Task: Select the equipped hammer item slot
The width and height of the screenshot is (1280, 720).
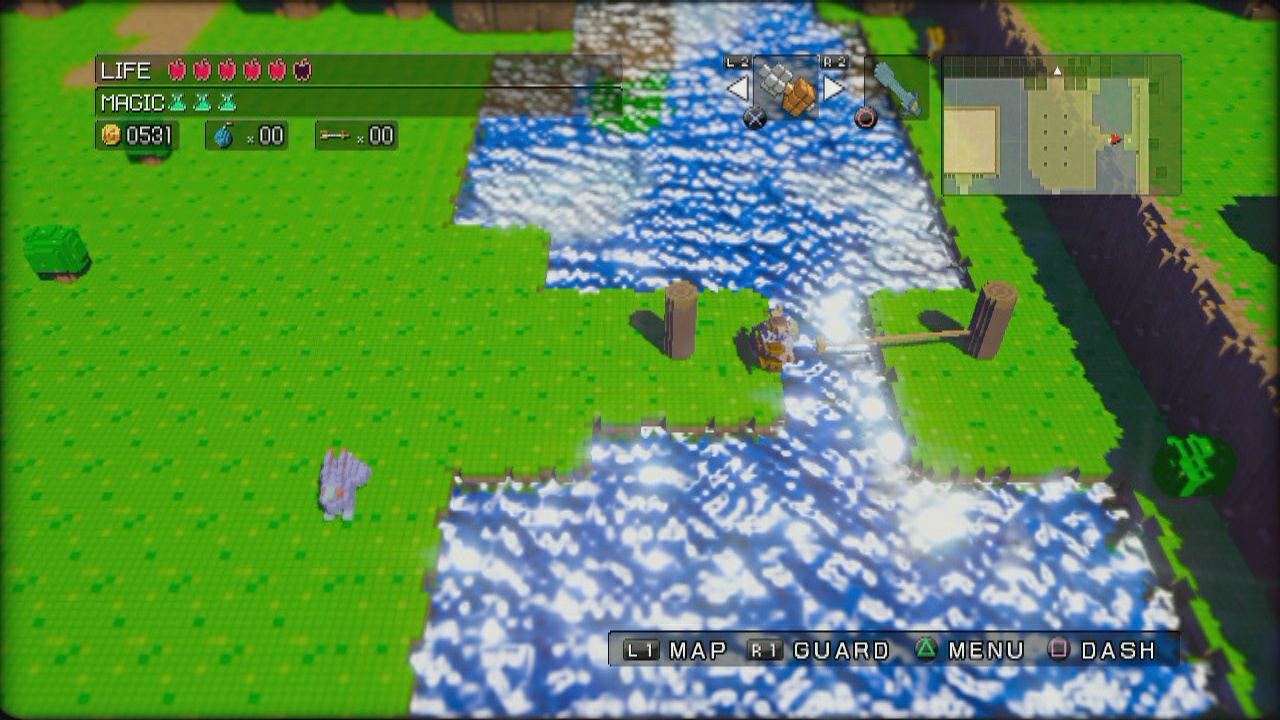Action: [787, 85]
